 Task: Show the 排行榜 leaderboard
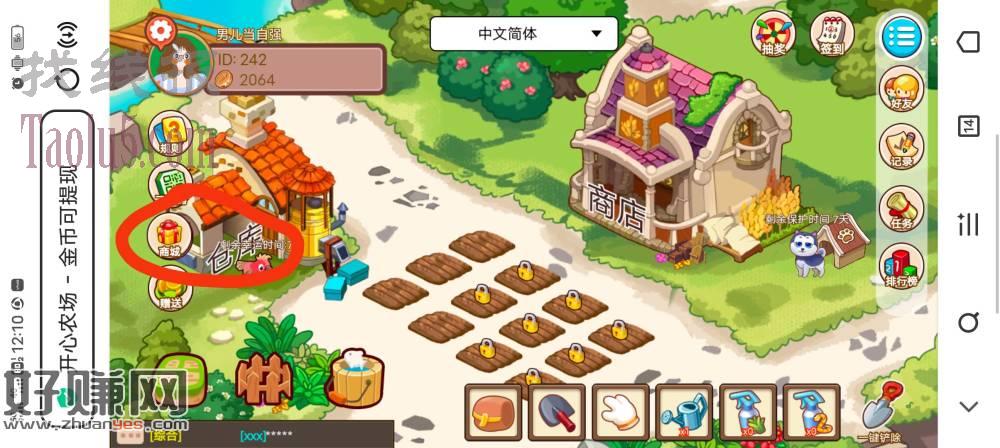pyautogui.click(x=901, y=268)
